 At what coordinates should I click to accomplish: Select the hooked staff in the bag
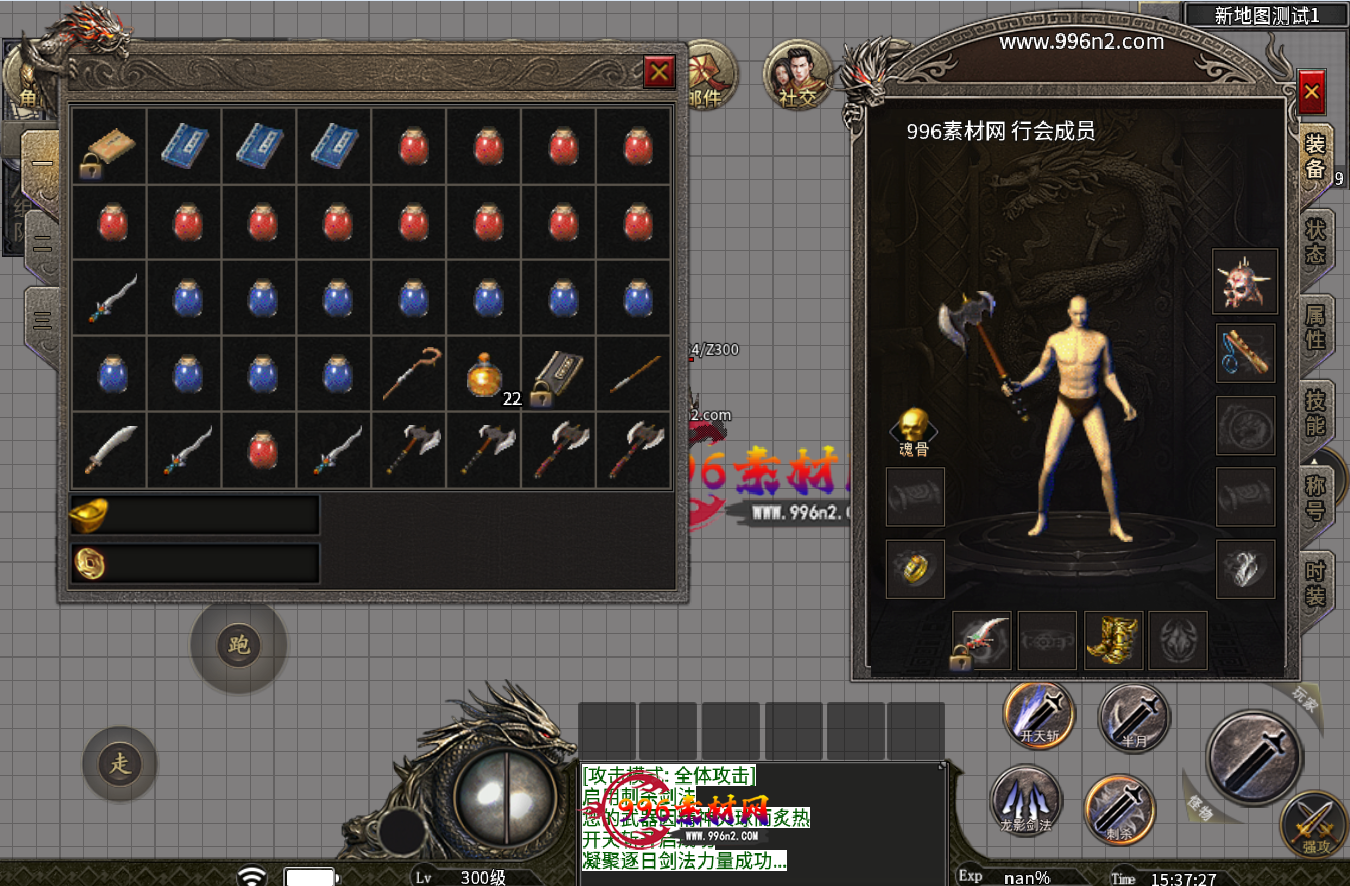pos(409,373)
